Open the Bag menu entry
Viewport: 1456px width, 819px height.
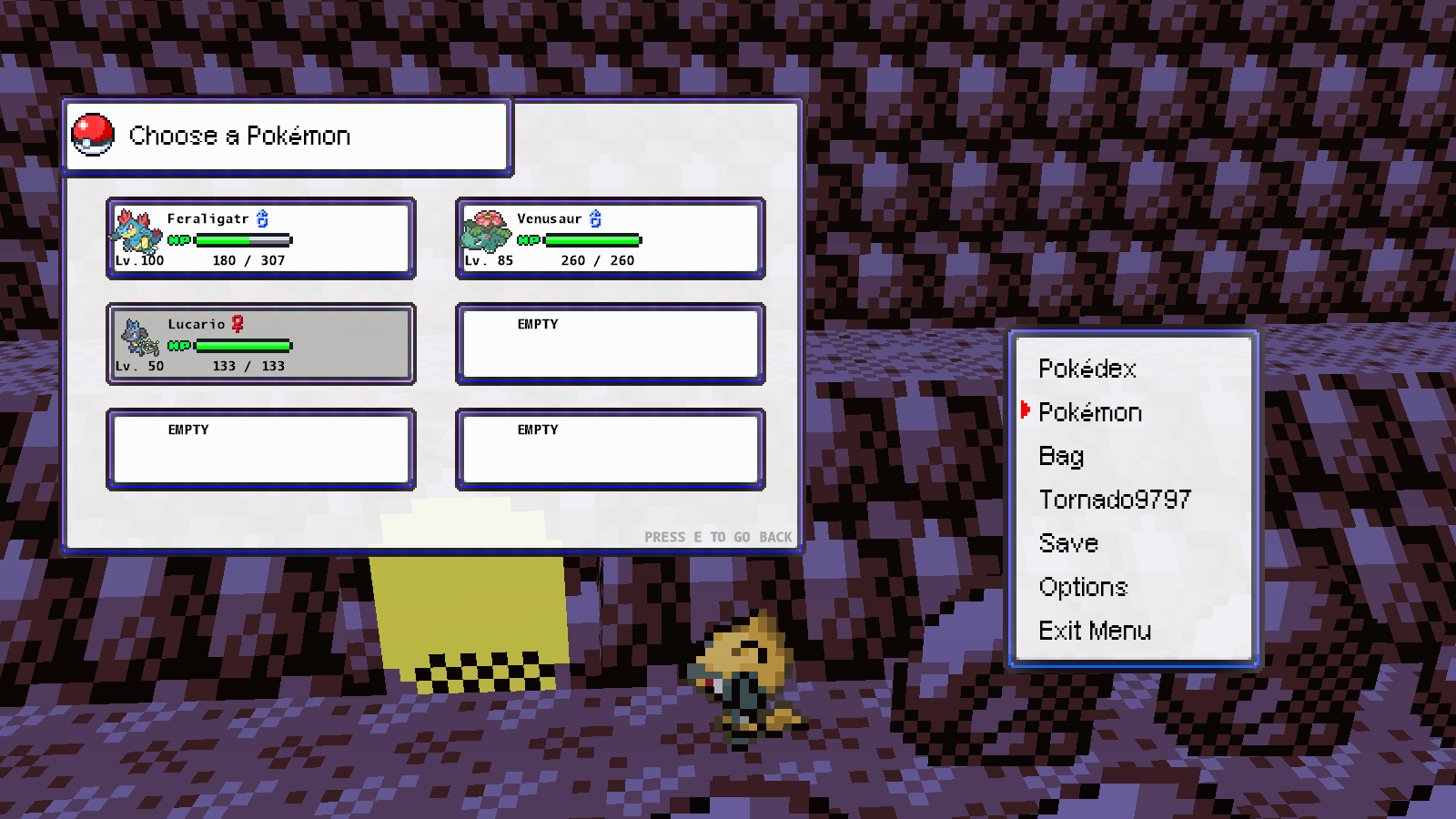(x=1060, y=455)
